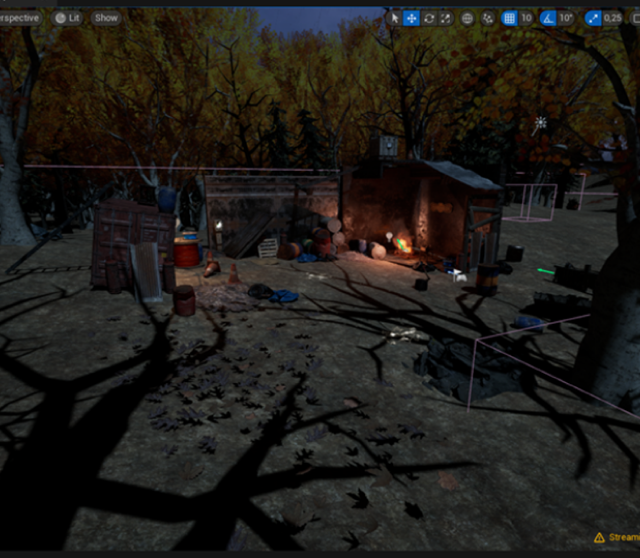Click the streaming warning message
This screenshot has height=558, width=640.
click(x=617, y=537)
